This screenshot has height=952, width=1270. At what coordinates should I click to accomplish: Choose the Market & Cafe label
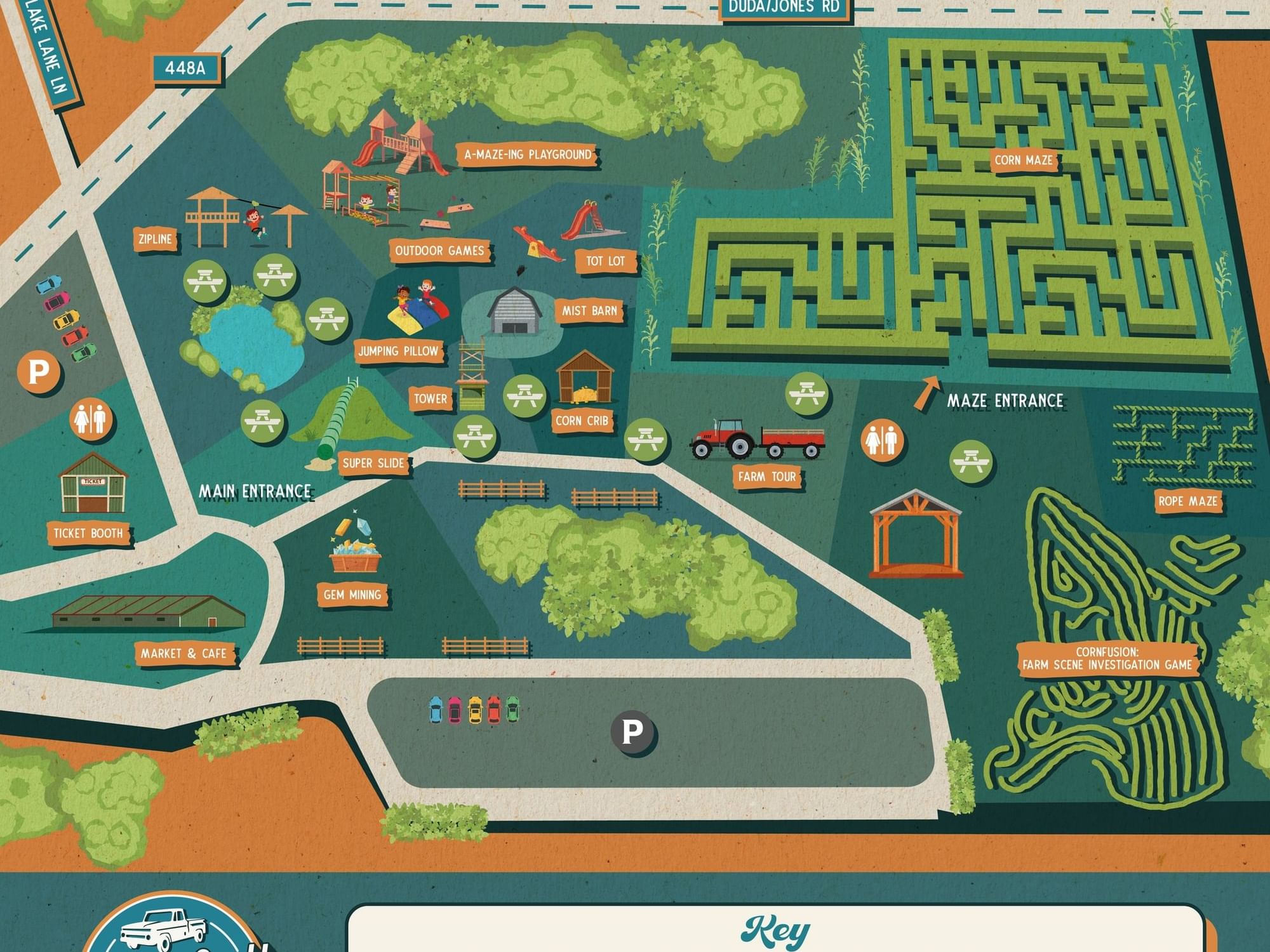(x=184, y=654)
